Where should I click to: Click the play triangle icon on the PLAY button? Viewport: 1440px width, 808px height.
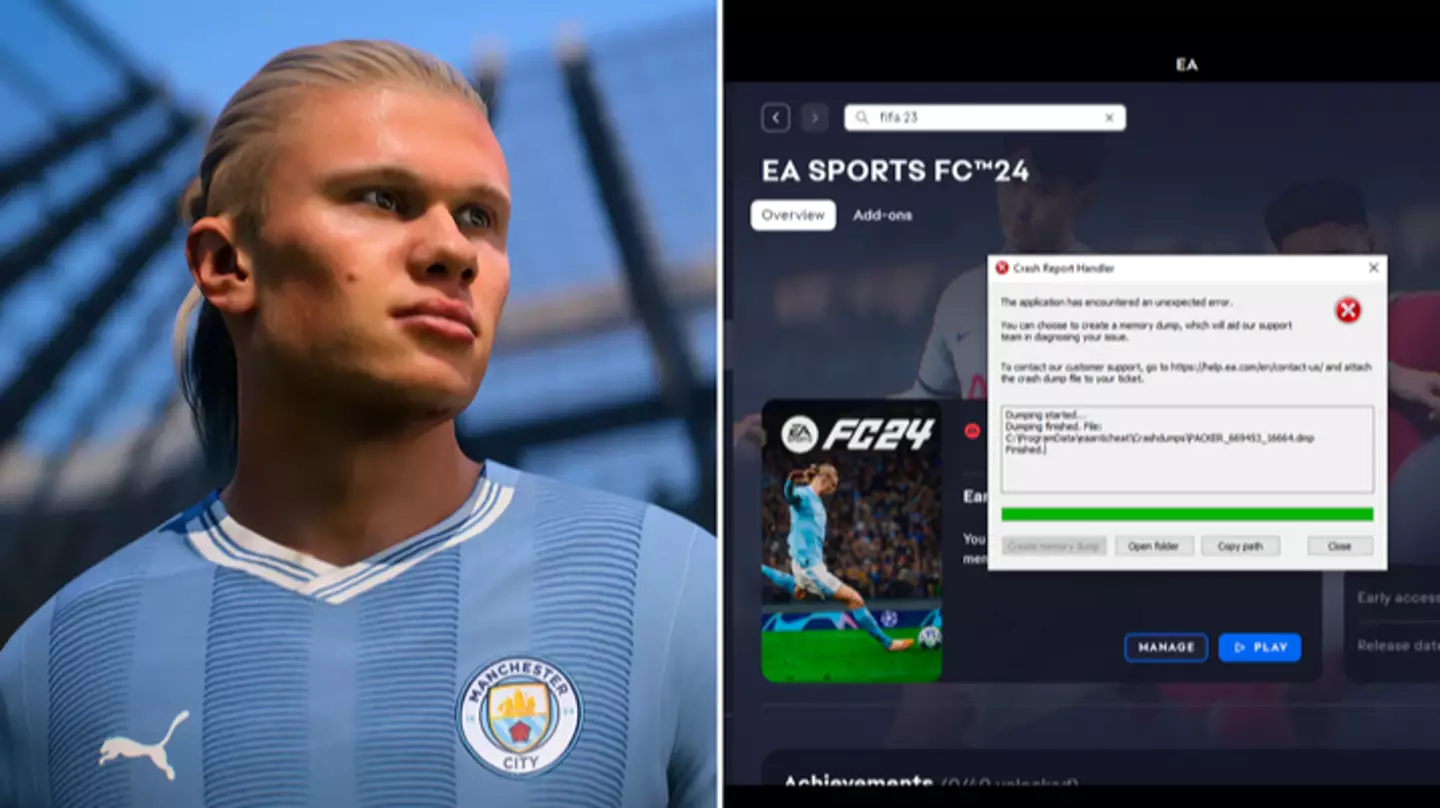click(x=1239, y=647)
